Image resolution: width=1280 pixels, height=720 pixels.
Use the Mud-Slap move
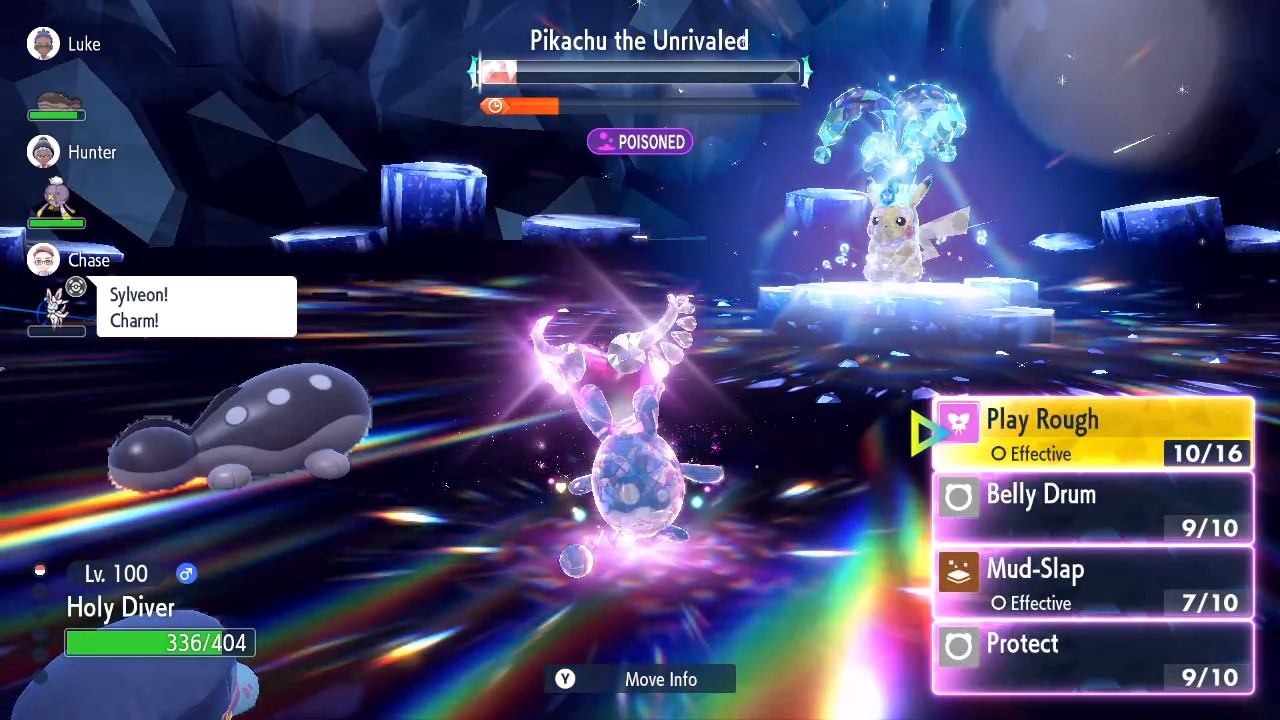[1092, 584]
